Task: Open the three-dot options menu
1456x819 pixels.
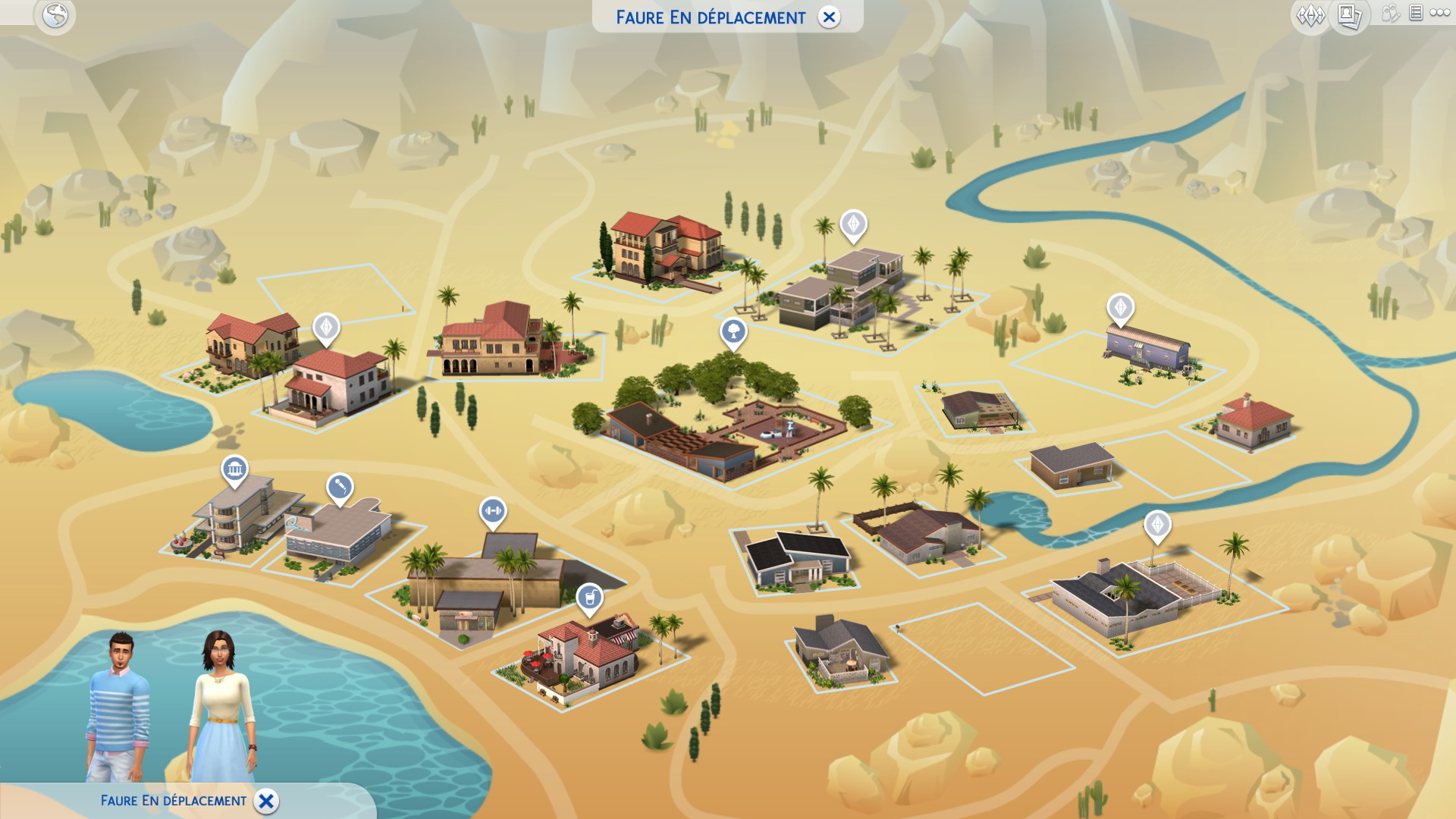Action: [x=1440, y=13]
